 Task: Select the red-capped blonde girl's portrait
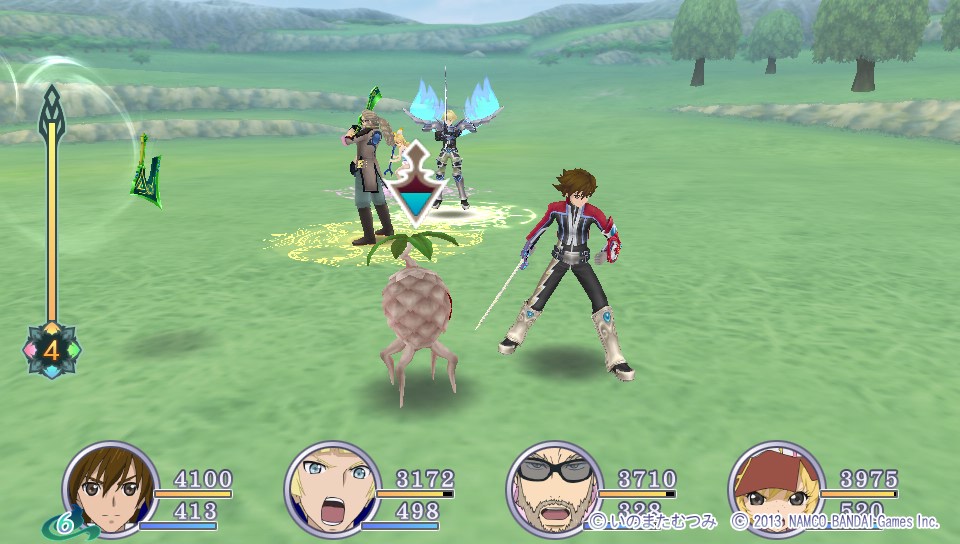click(x=775, y=489)
